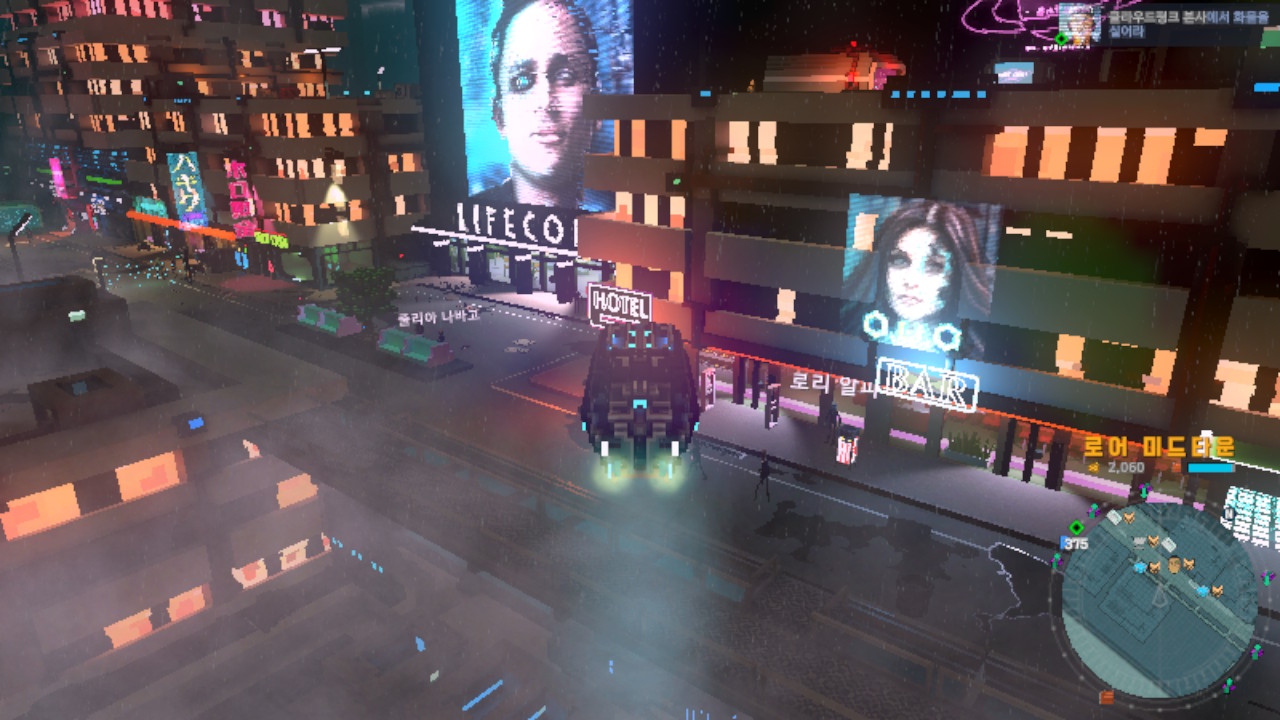The width and height of the screenshot is (1280, 720).
Task: Click the altitude indicator showing 375
Action: pyautogui.click(x=1075, y=543)
